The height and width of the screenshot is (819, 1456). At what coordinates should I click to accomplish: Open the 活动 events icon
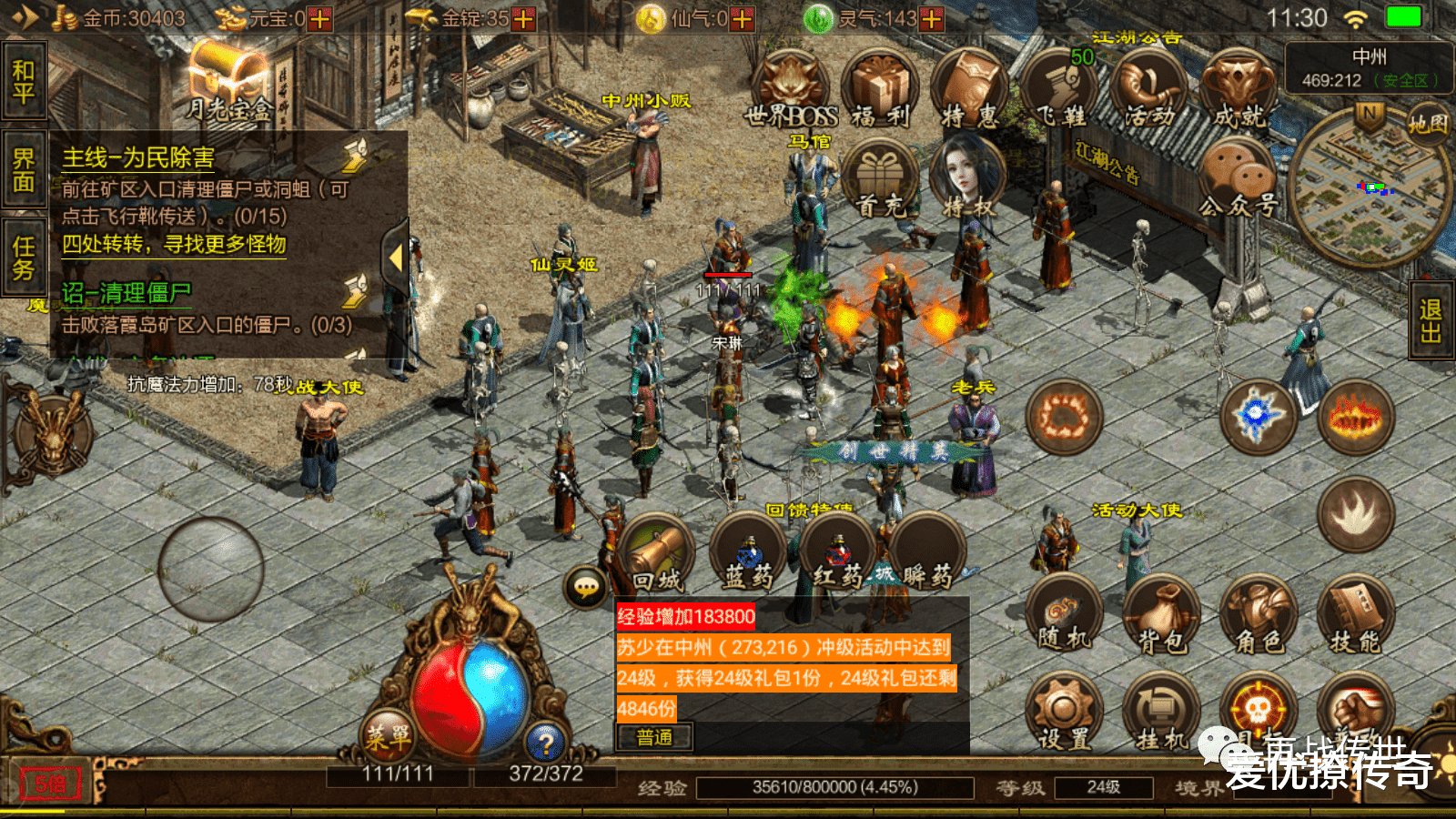[x=1148, y=89]
